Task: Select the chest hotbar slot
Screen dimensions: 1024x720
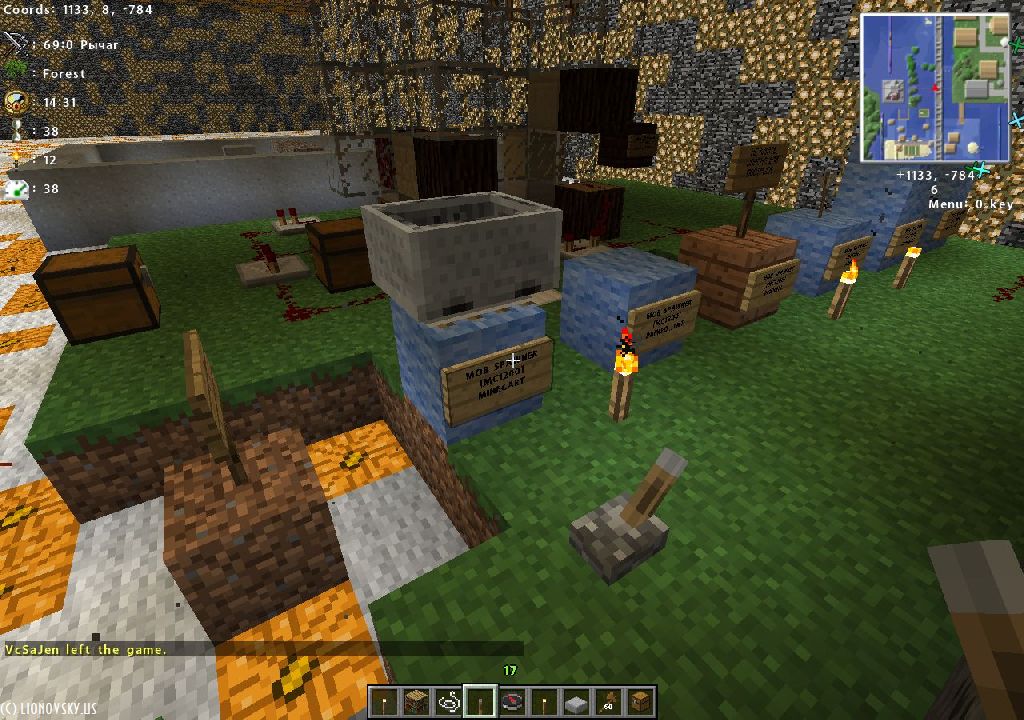Action: click(x=639, y=702)
